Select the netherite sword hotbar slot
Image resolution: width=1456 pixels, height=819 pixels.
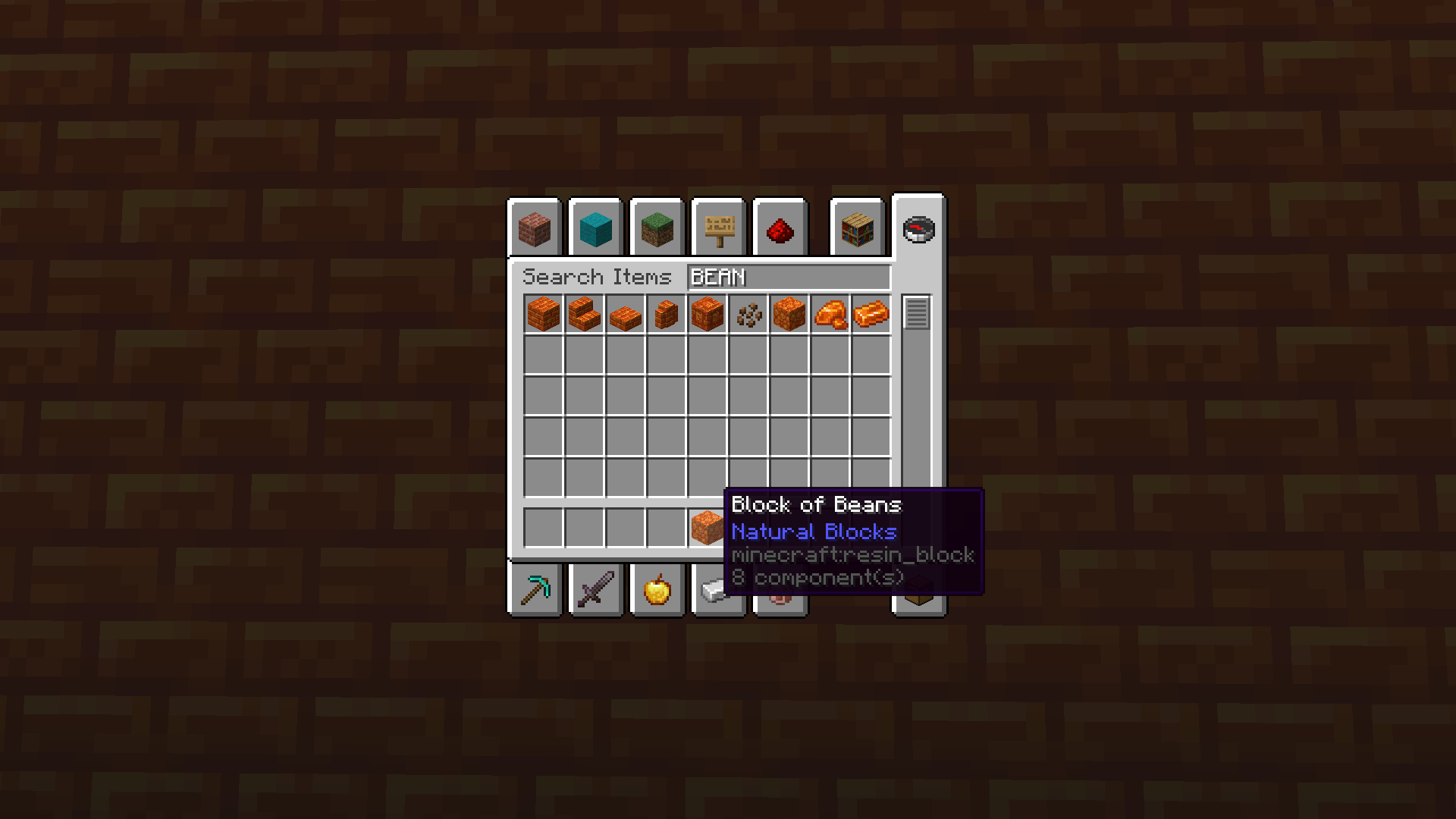595,590
